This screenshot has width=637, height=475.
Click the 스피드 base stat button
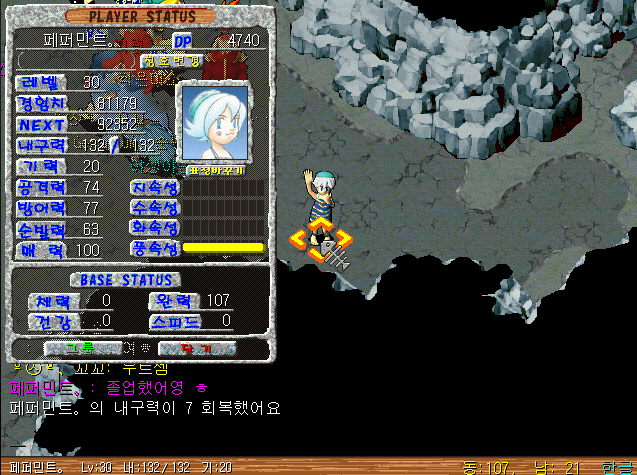[175, 322]
